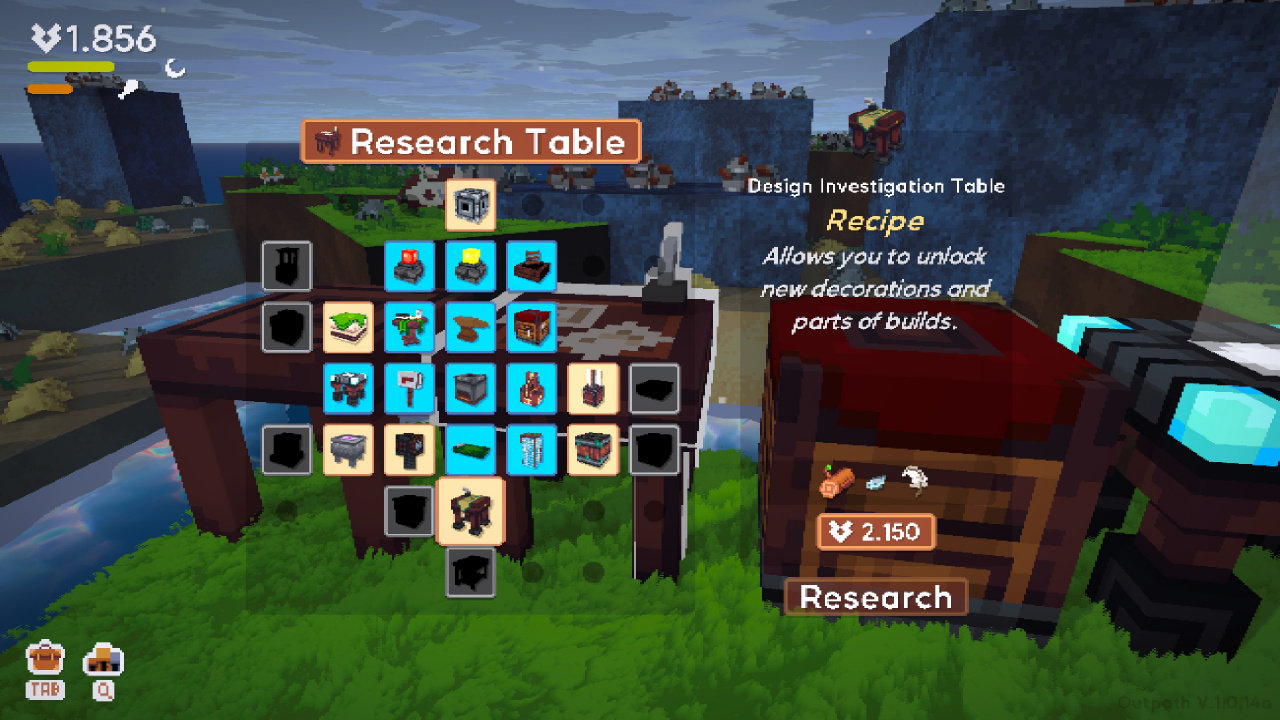Image resolution: width=1280 pixels, height=720 pixels.
Task: Choose the anvil recipe node
Action: pos(470,327)
